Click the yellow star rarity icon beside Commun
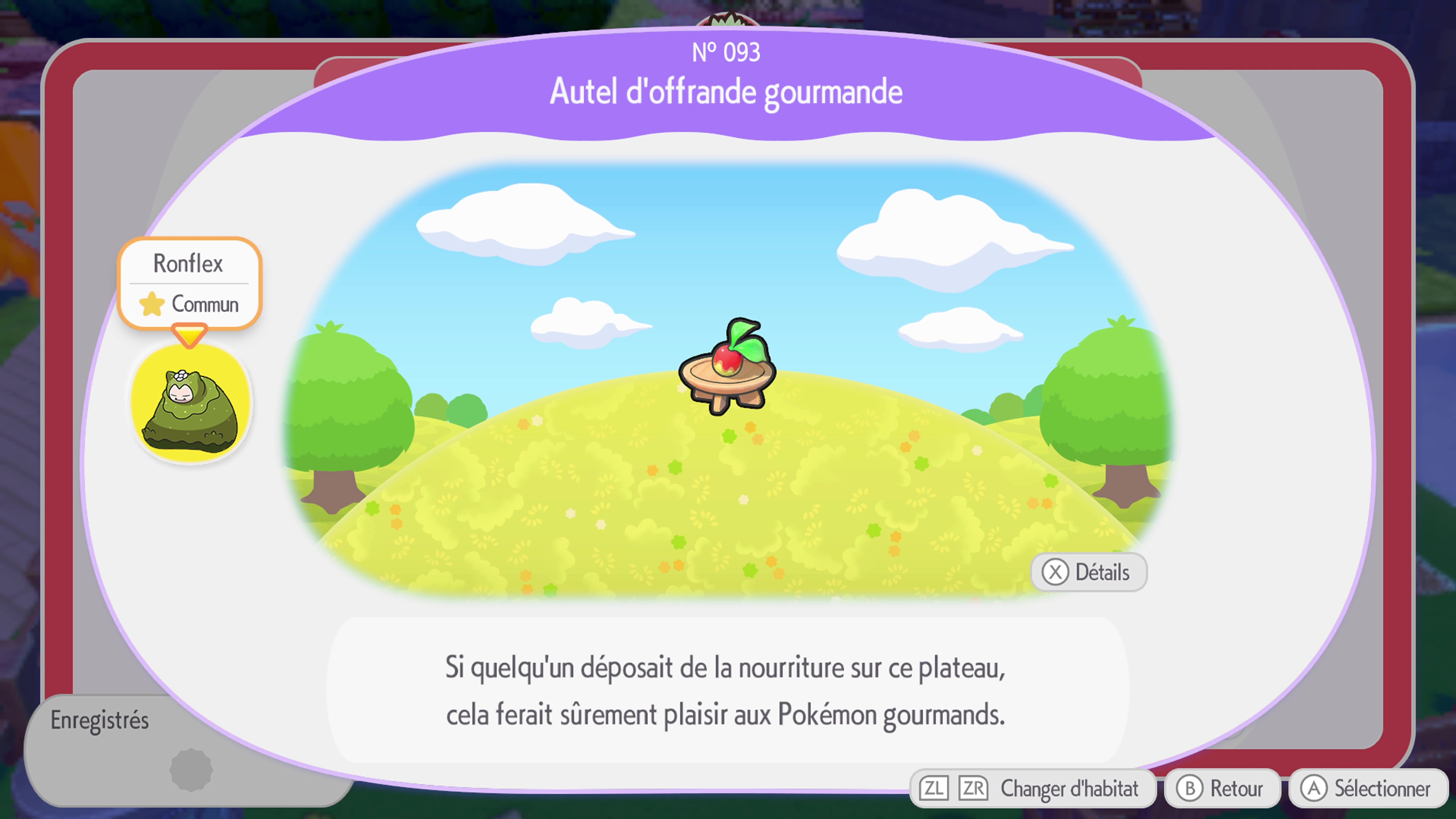This screenshot has height=819, width=1456. pyautogui.click(x=152, y=304)
